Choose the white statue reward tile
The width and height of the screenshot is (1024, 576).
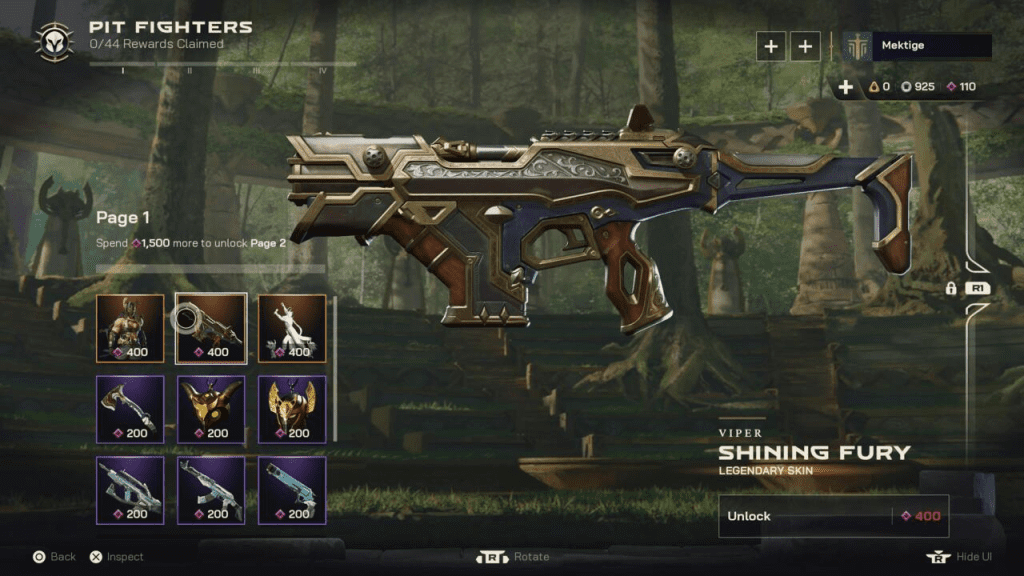pyautogui.click(x=292, y=328)
